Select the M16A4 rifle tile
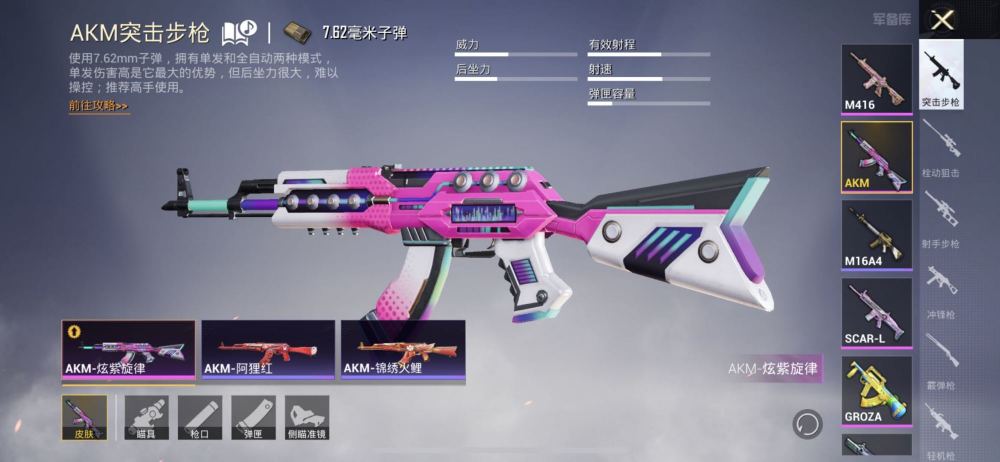This screenshot has height=462, width=1000. (x=876, y=235)
